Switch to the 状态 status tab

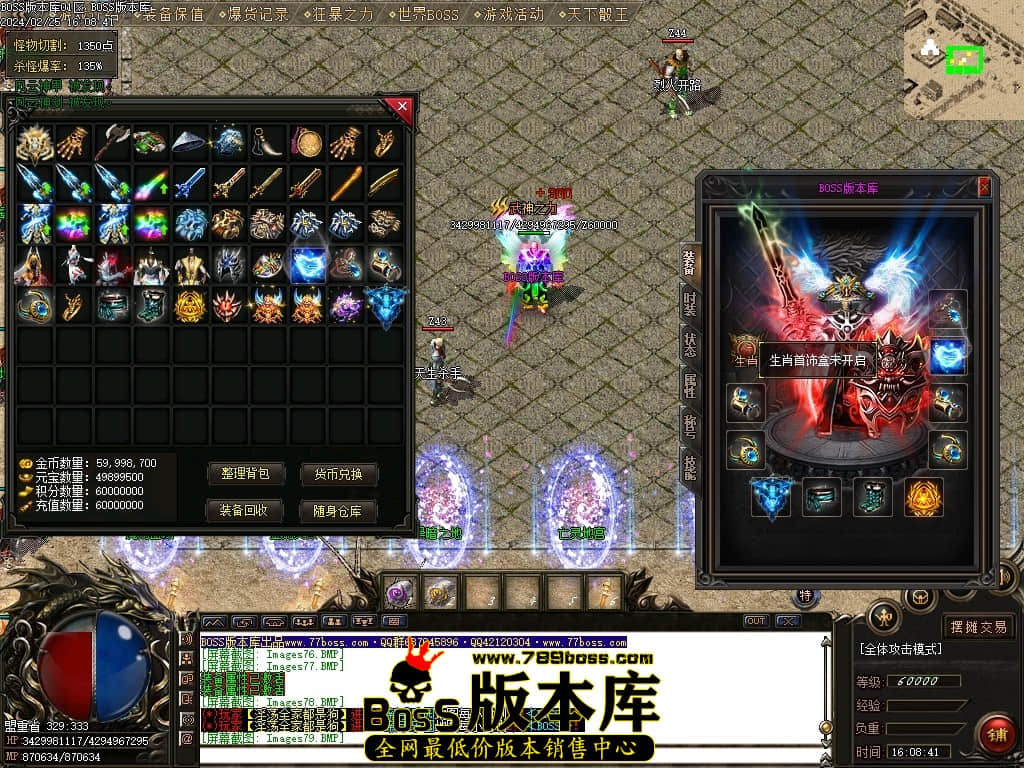[x=689, y=345]
